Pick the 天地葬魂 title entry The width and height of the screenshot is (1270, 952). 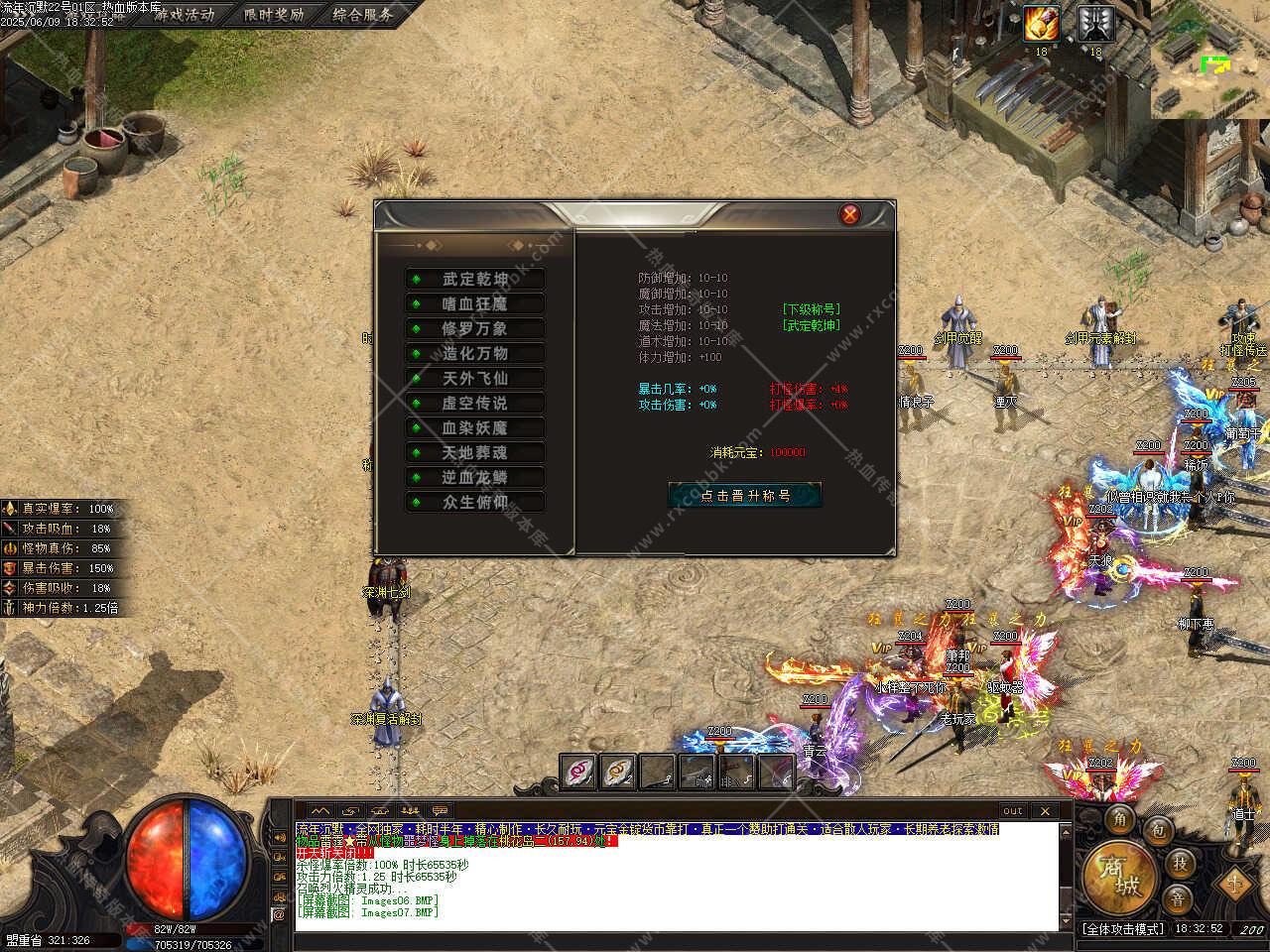click(475, 453)
